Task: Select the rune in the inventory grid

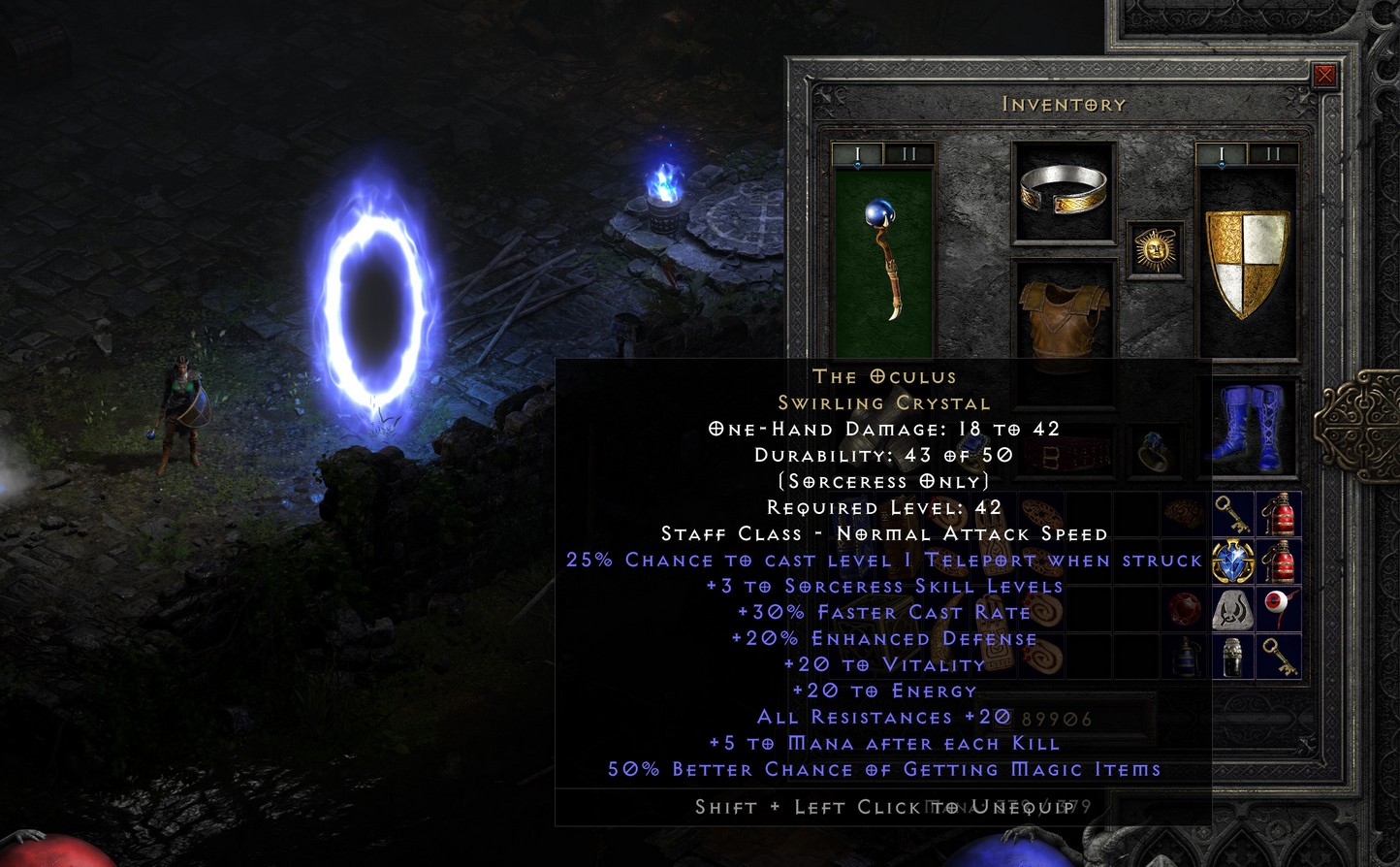Action: coord(1232,609)
